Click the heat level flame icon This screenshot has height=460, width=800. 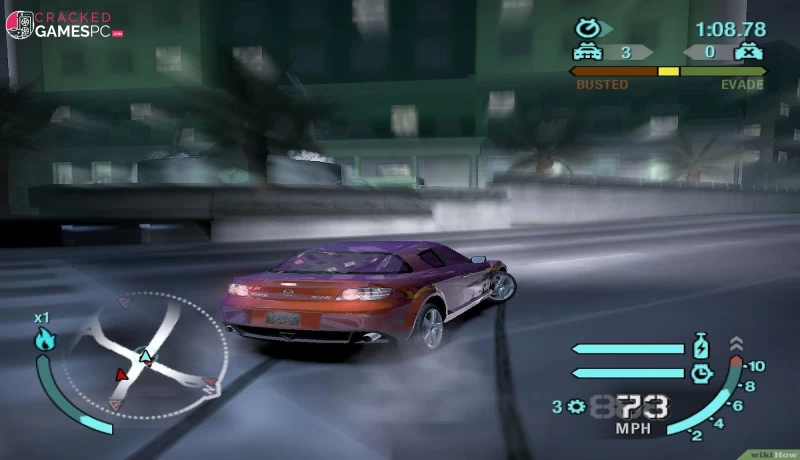click(43, 340)
